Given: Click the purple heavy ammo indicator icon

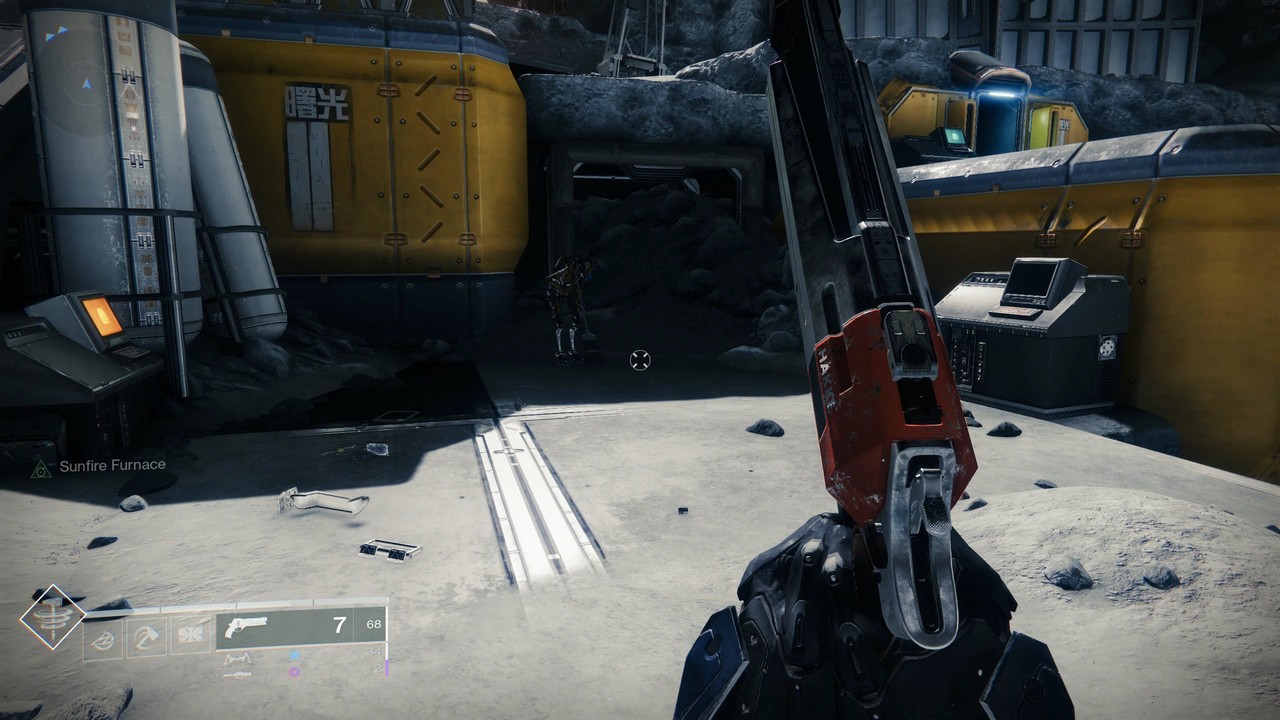Looking at the screenshot, I should (x=295, y=671).
